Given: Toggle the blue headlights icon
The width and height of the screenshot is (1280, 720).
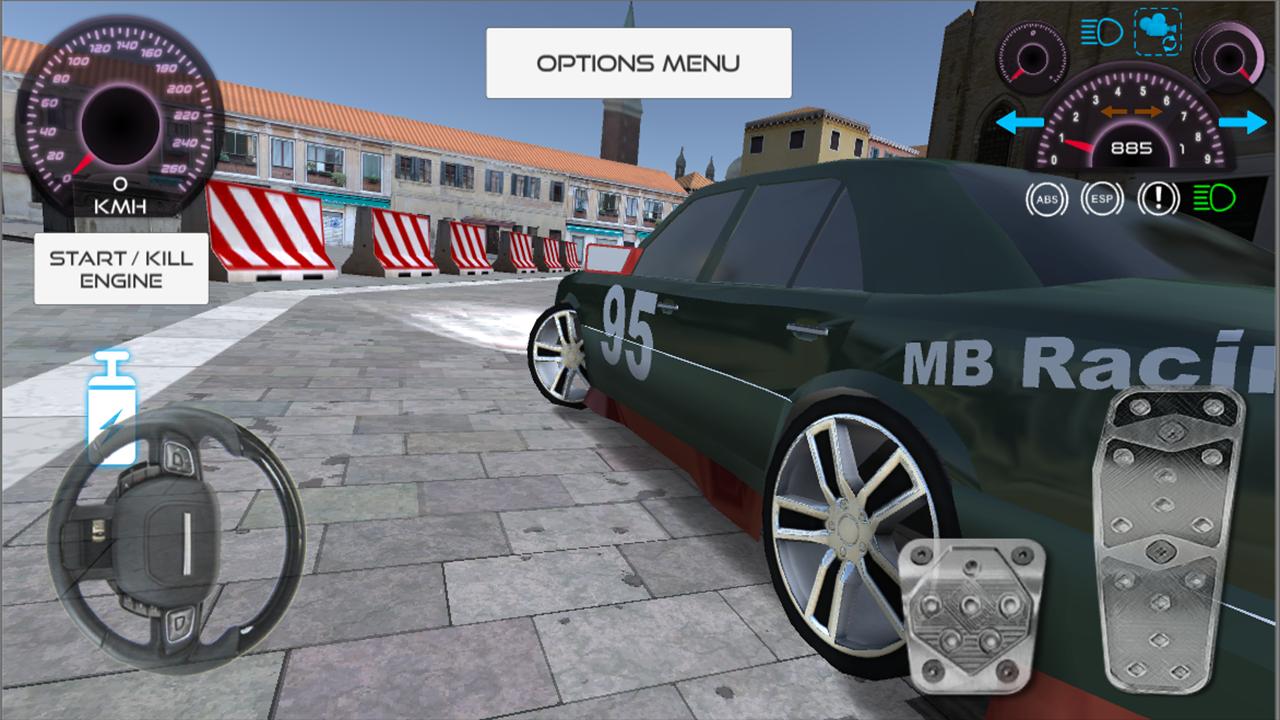Looking at the screenshot, I should point(1101,33).
